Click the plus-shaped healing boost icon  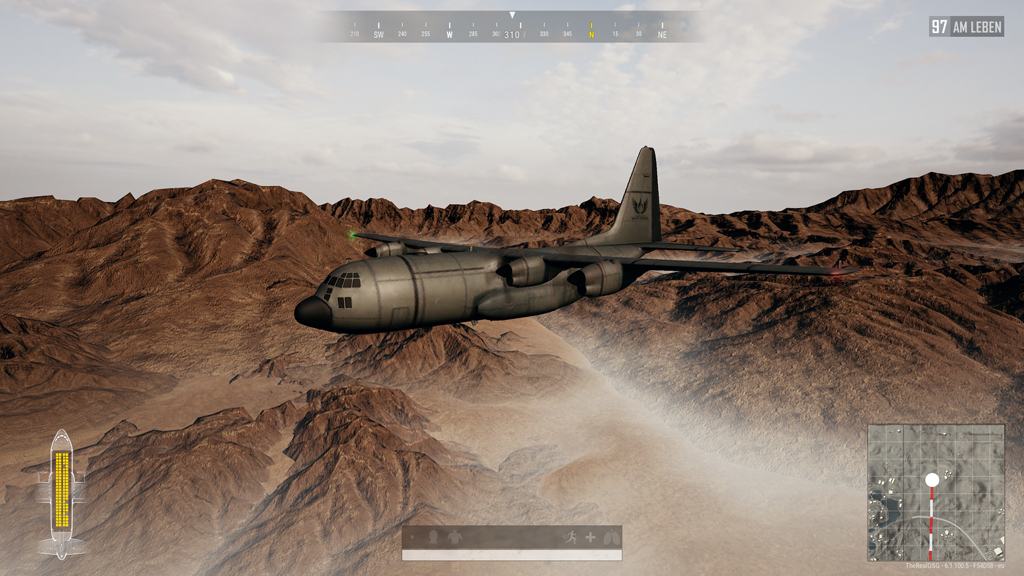pyautogui.click(x=590, y=537)
